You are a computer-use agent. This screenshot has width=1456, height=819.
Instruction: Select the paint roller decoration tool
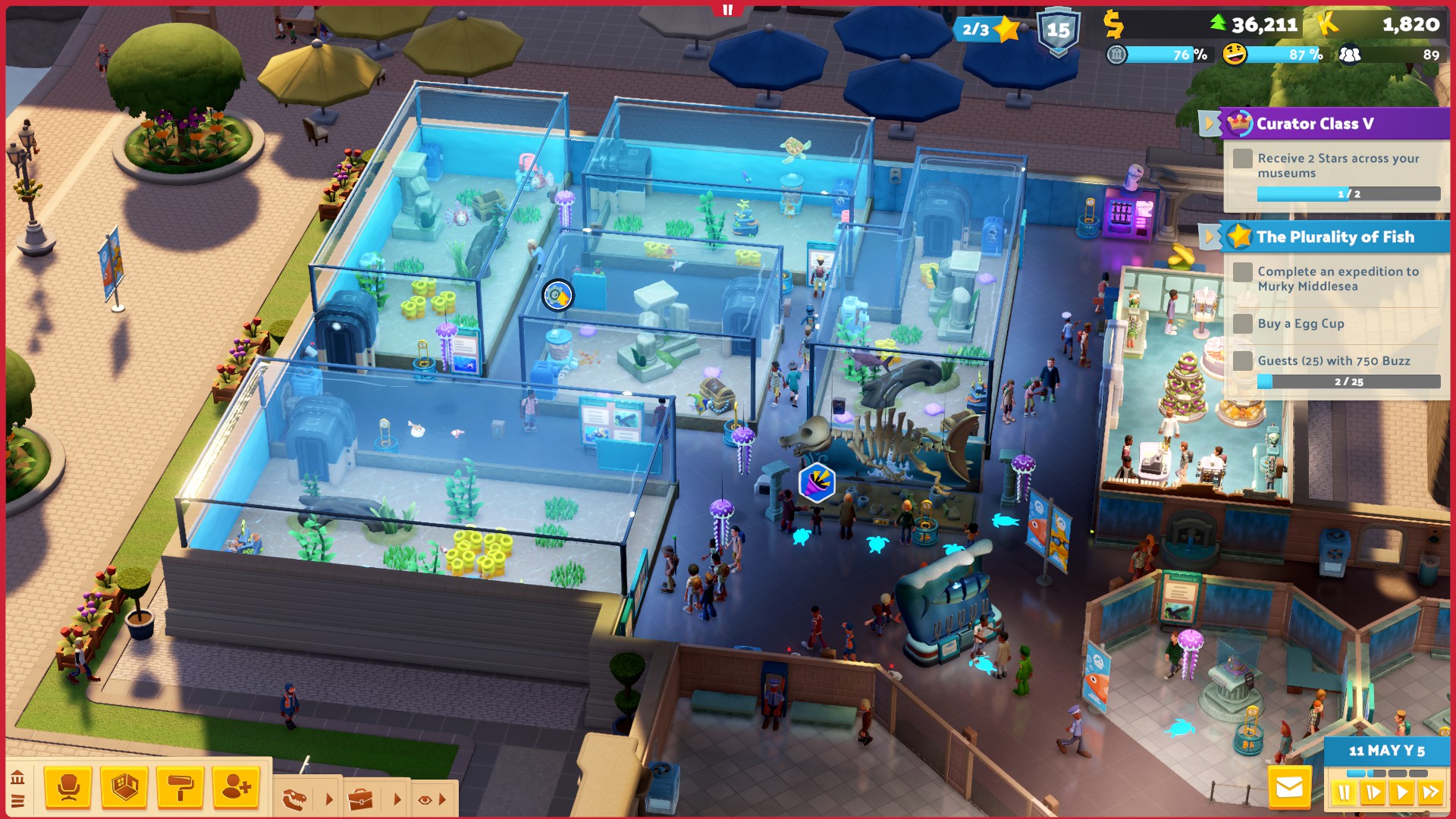[x=180, y=787]
